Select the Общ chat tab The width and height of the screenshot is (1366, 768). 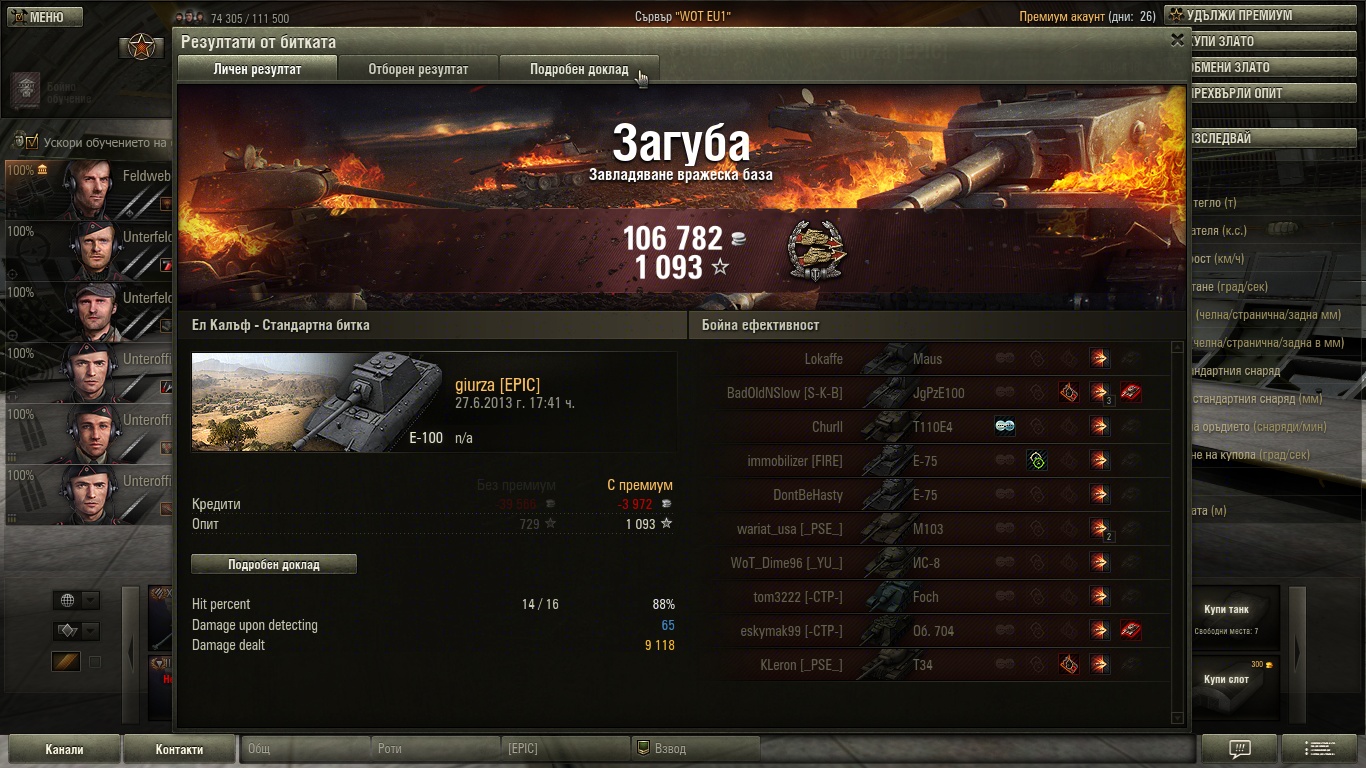304,749
